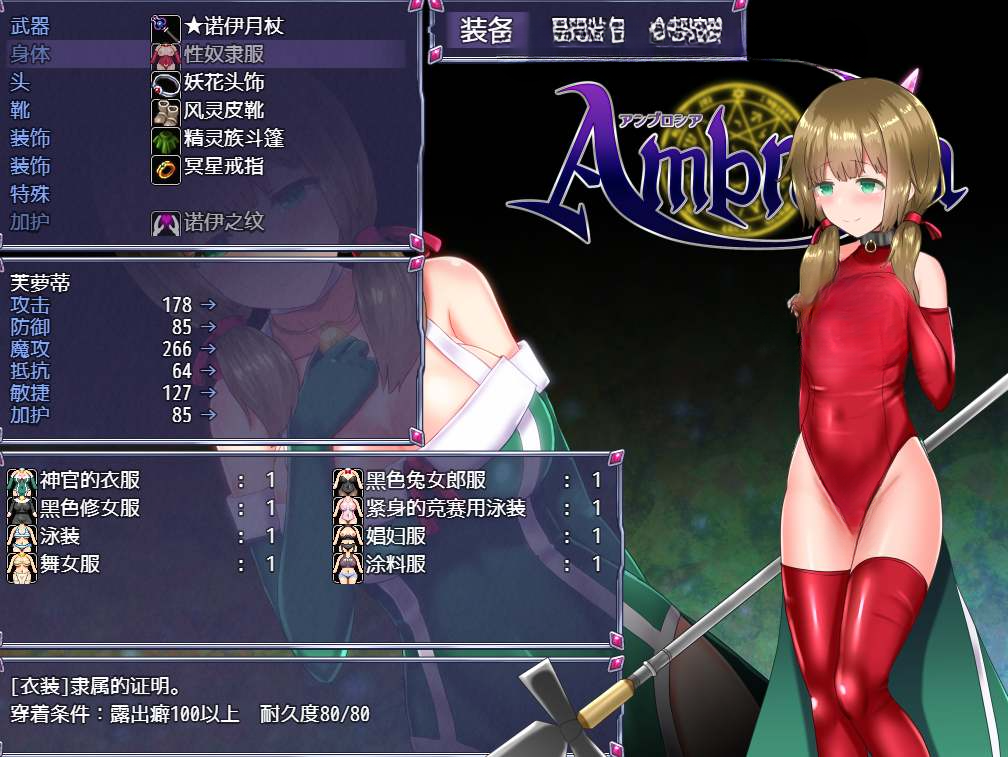Select the 涂料服 outfit entry
This screenshot has height=757, width=1008.
[x=466, y=564]
